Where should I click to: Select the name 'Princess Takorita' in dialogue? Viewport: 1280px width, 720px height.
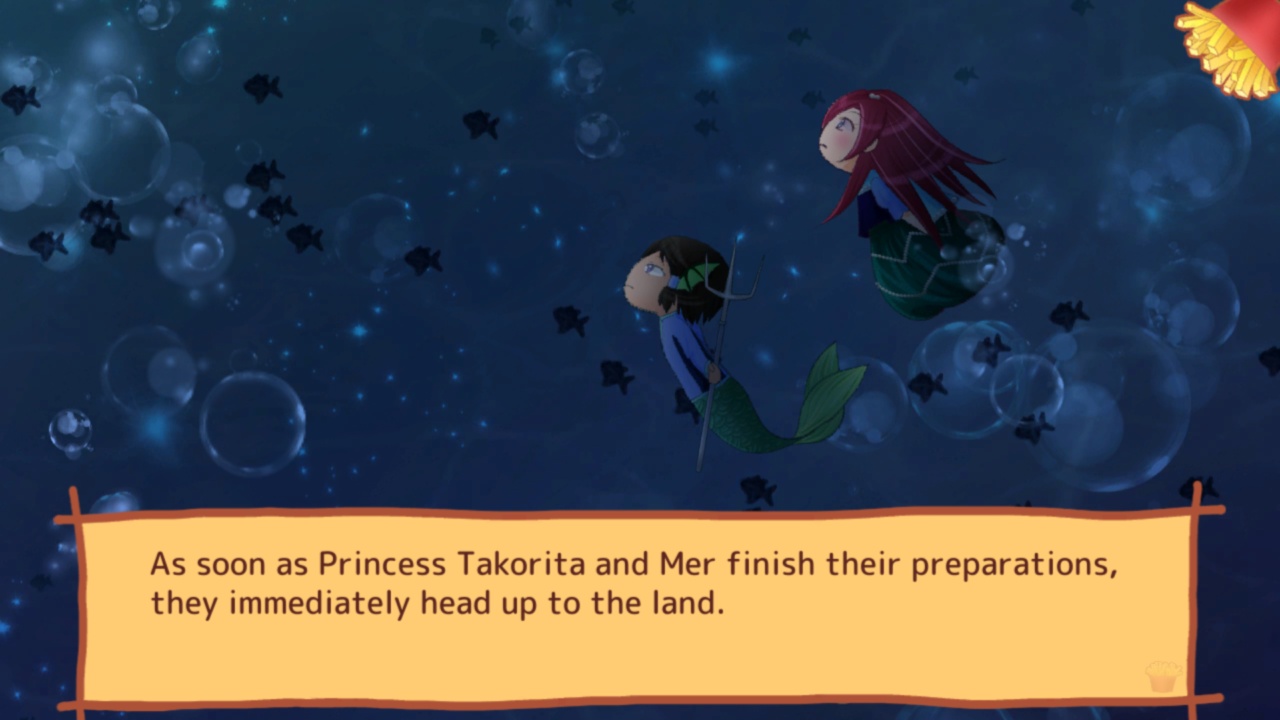tap(455, 563)
